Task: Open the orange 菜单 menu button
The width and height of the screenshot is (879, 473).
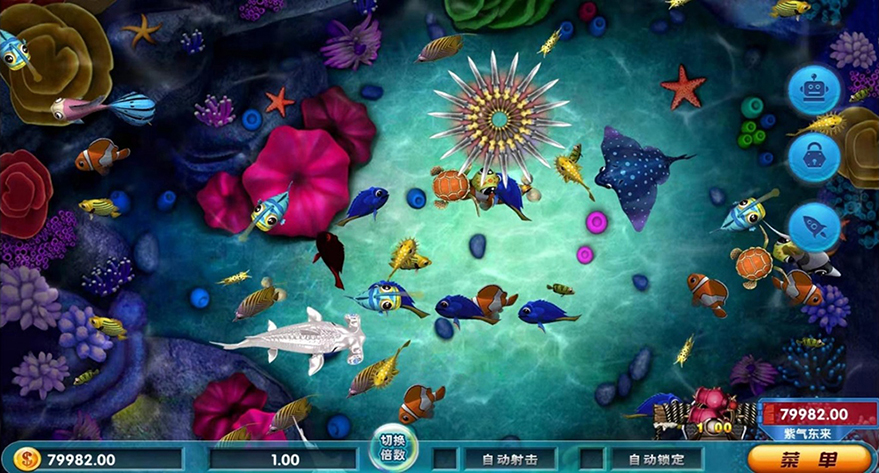Action: point(809,459)
